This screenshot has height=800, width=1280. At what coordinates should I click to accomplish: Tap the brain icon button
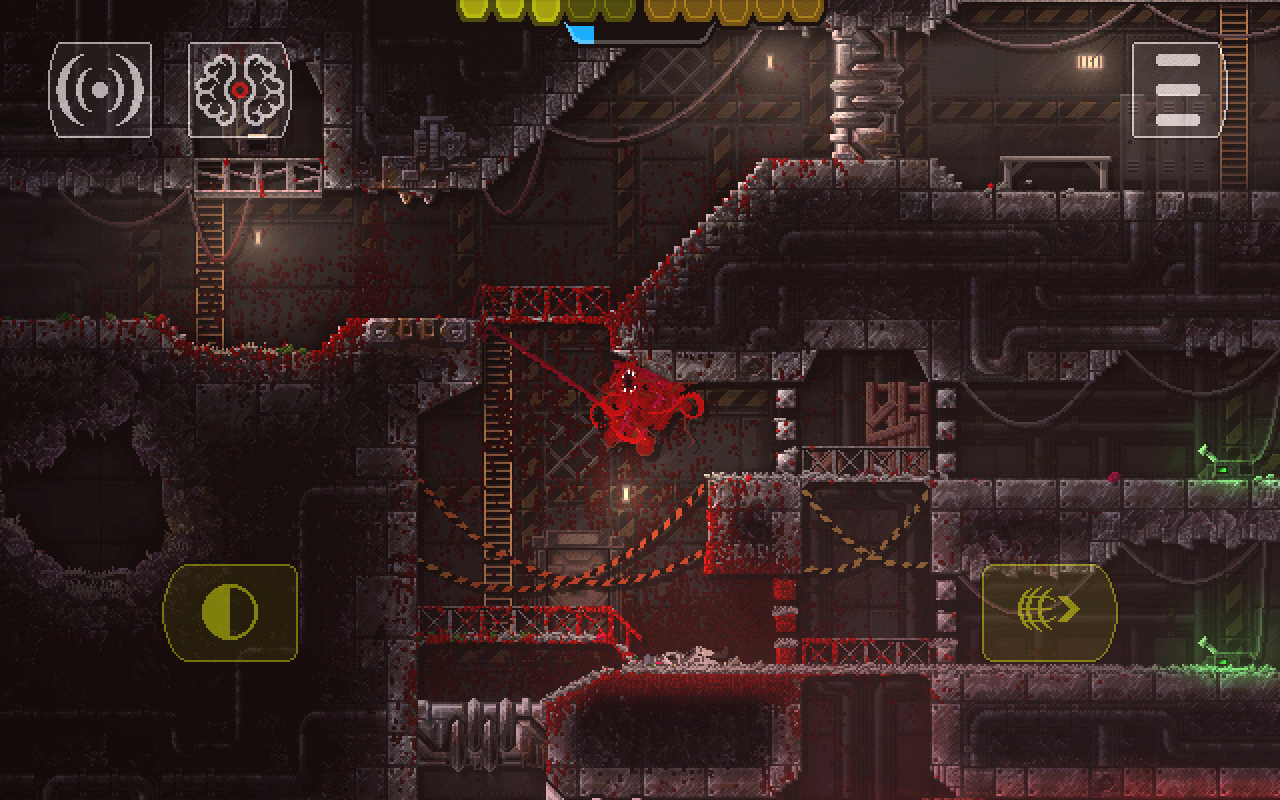coord(240,90)
